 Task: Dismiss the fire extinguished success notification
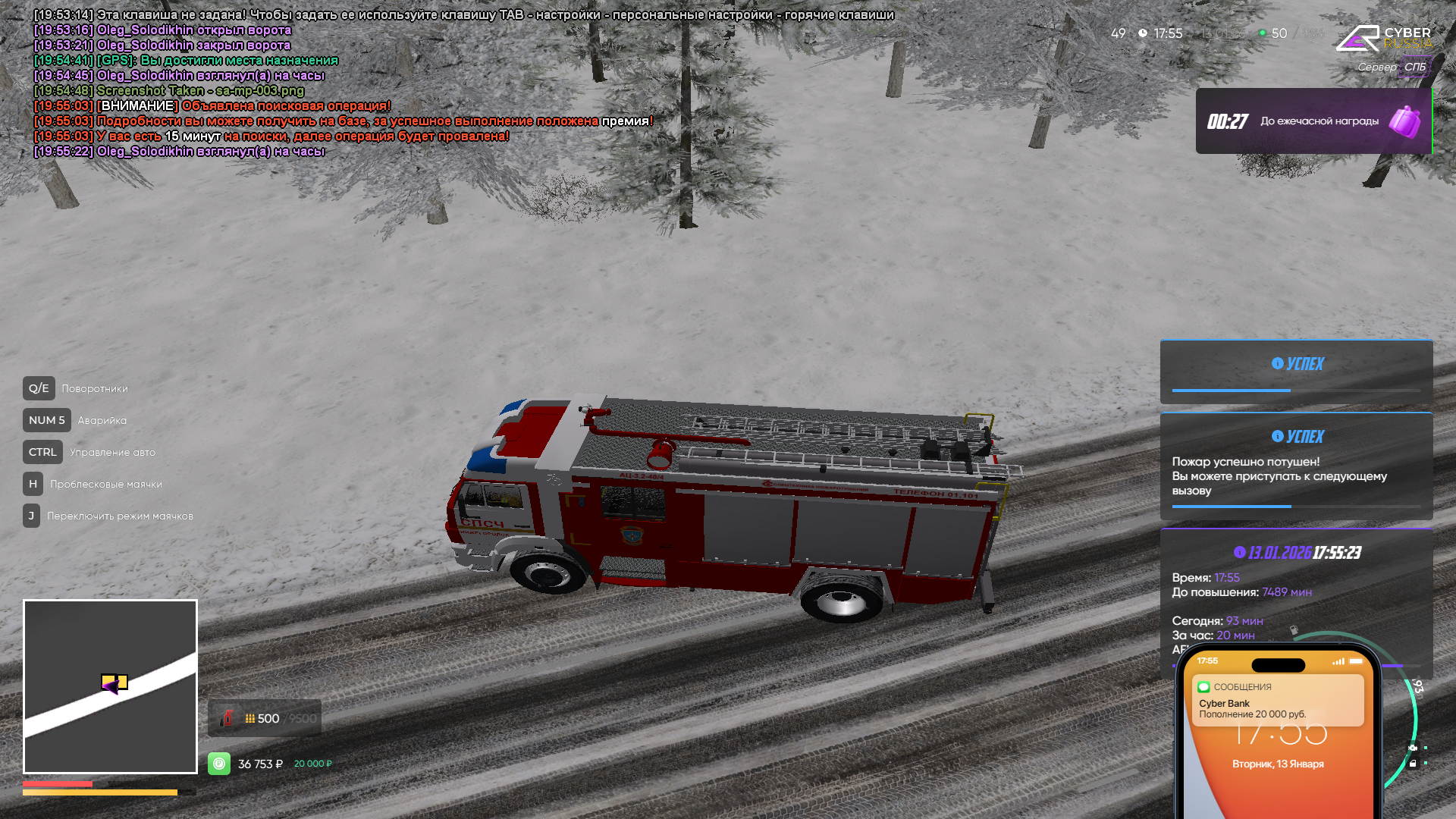click(1296, 466)
